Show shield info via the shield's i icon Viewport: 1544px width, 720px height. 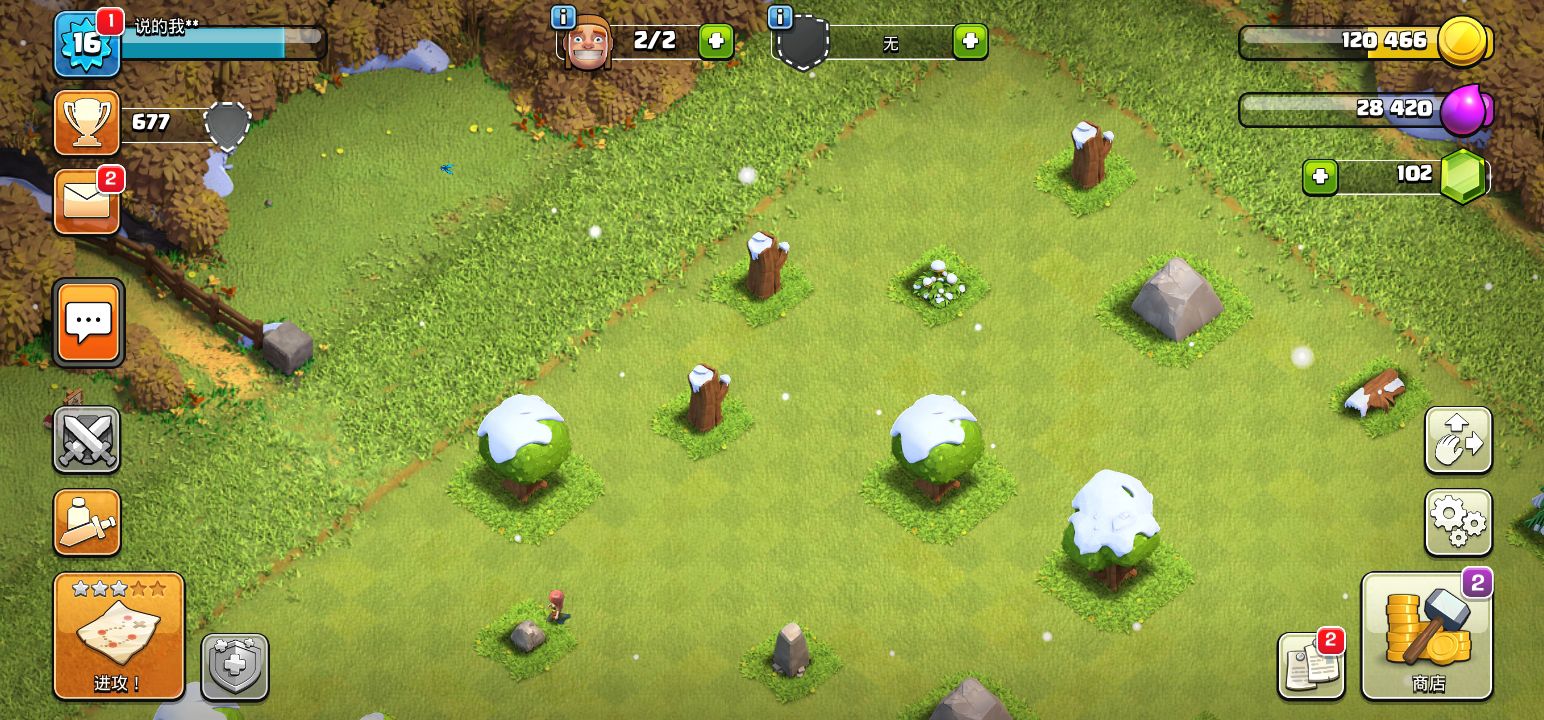pyautogui.click(x=780, y=17)
